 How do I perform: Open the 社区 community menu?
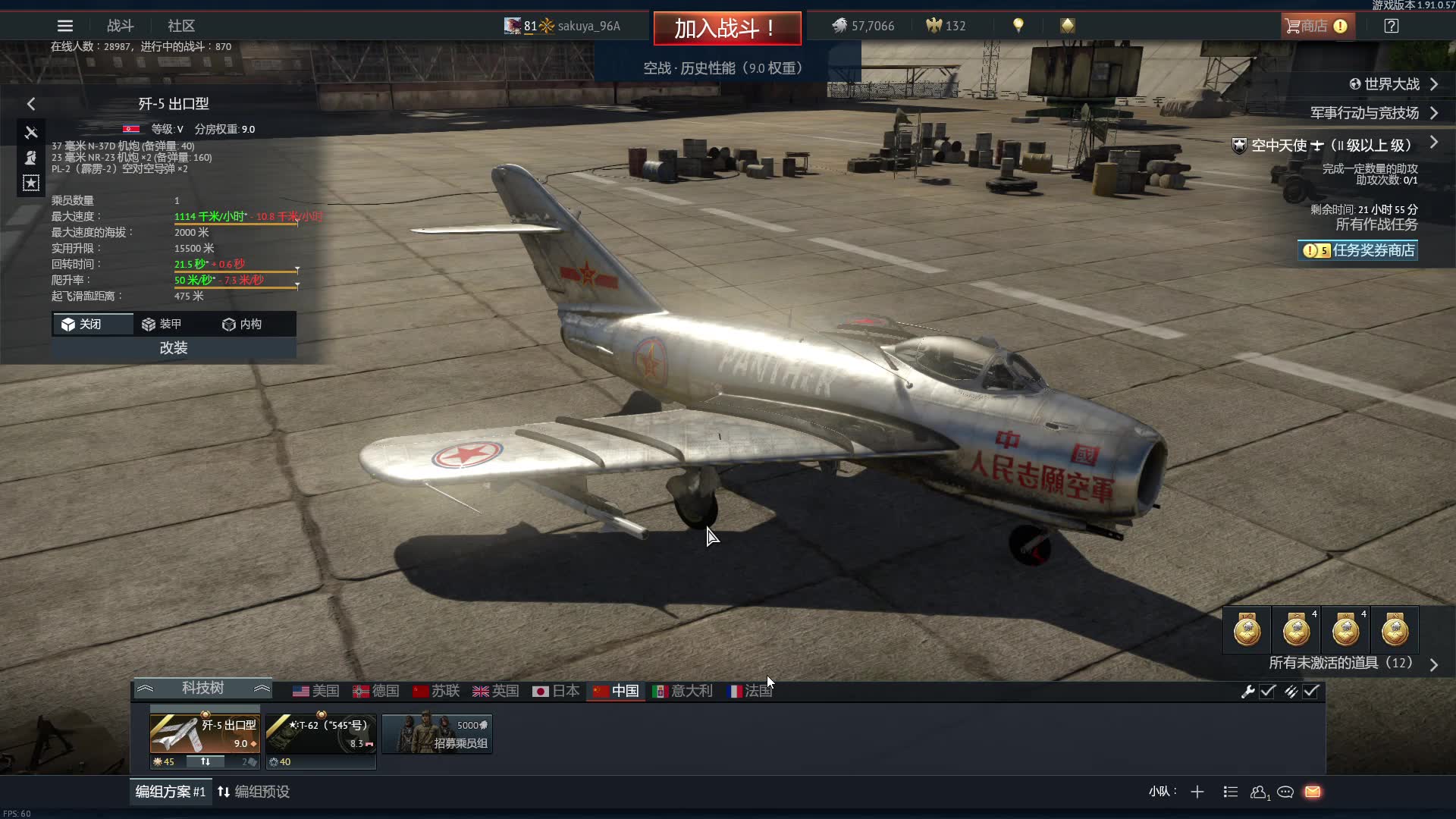point(181,26)
